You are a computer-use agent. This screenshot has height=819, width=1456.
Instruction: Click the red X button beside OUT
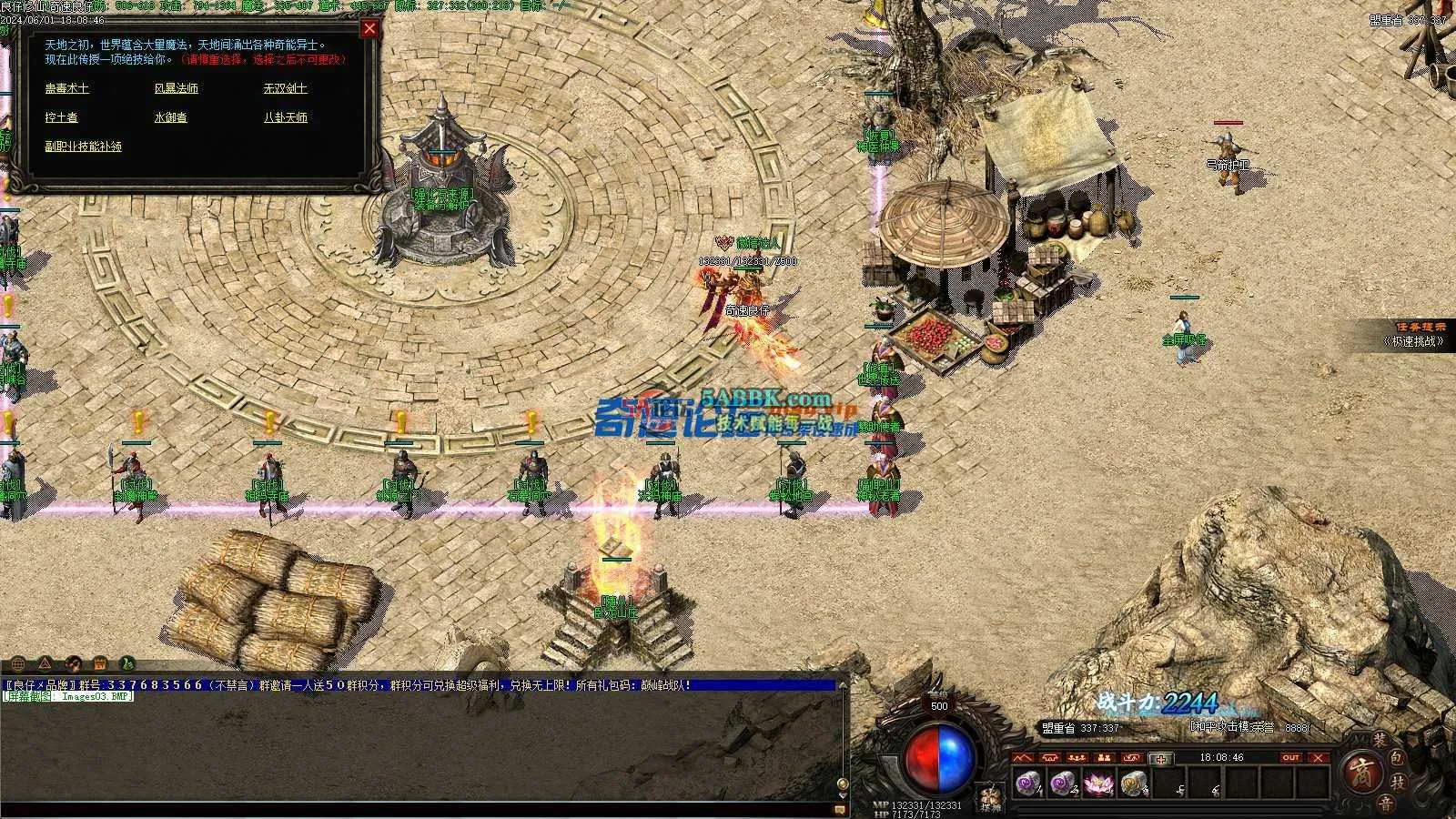(1319, 757)
